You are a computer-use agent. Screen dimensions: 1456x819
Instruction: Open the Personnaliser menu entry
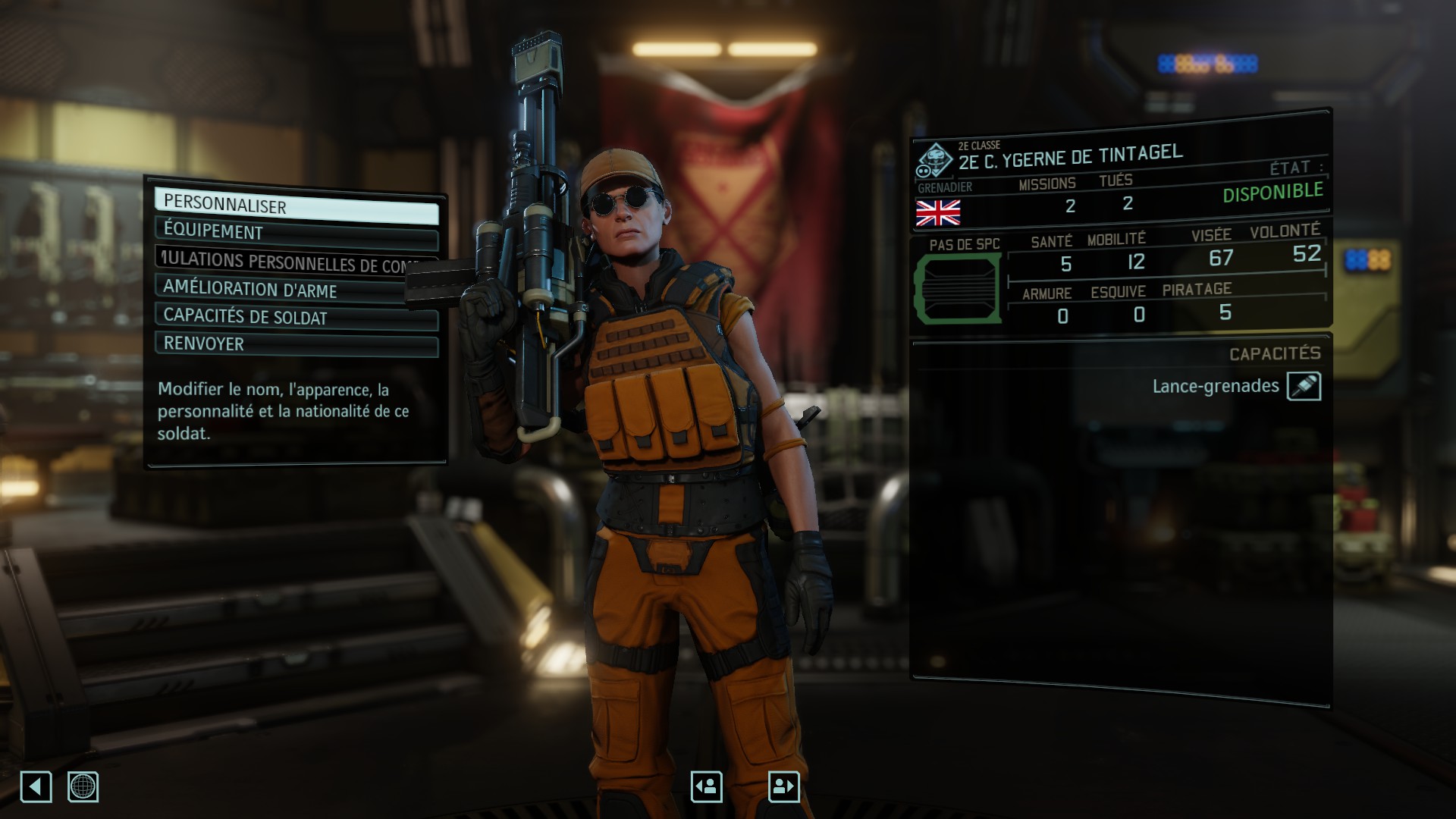[296, 206]
